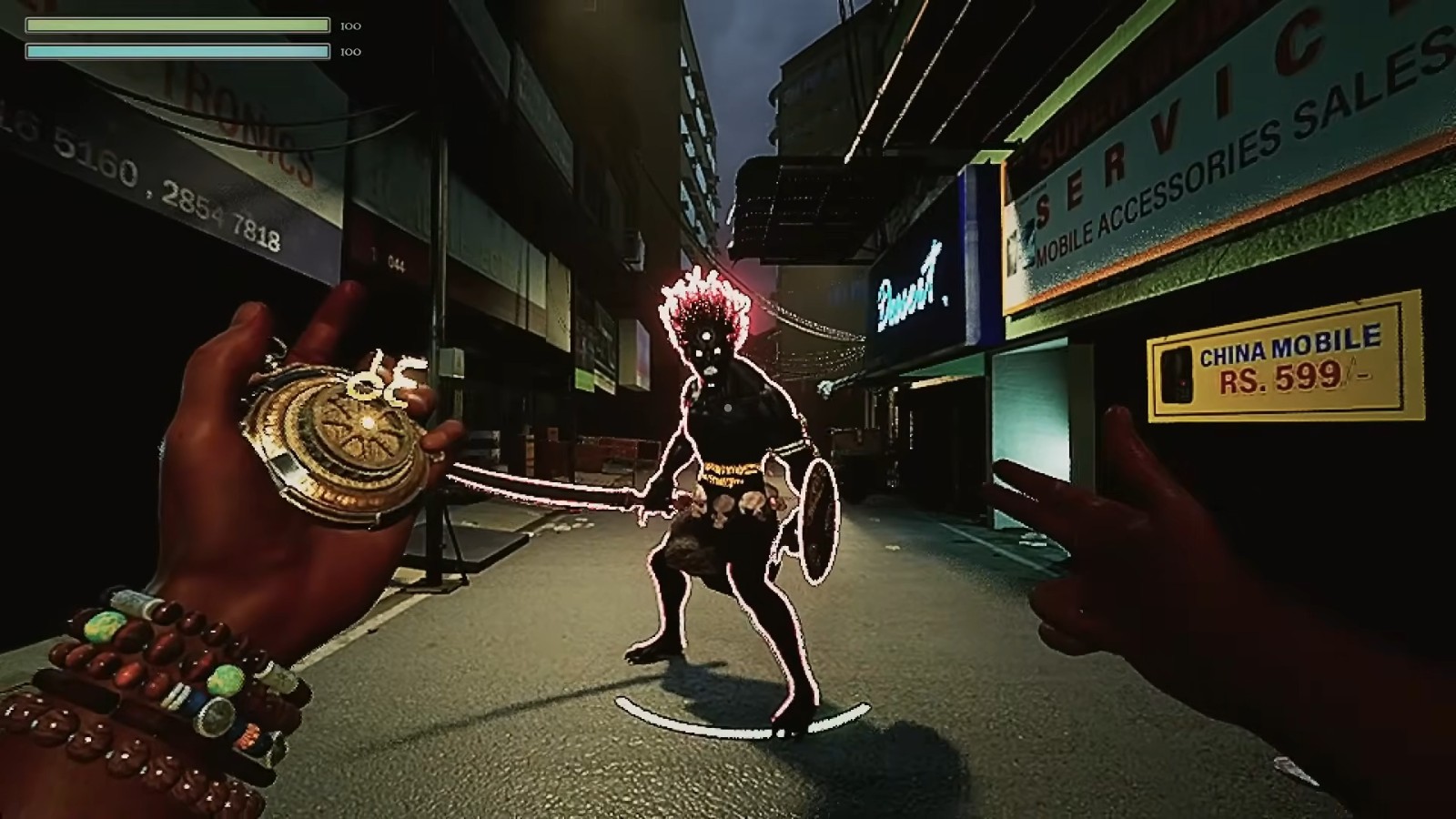
Task: Select the '100' label beside the health bar
Action: [347, 25]
